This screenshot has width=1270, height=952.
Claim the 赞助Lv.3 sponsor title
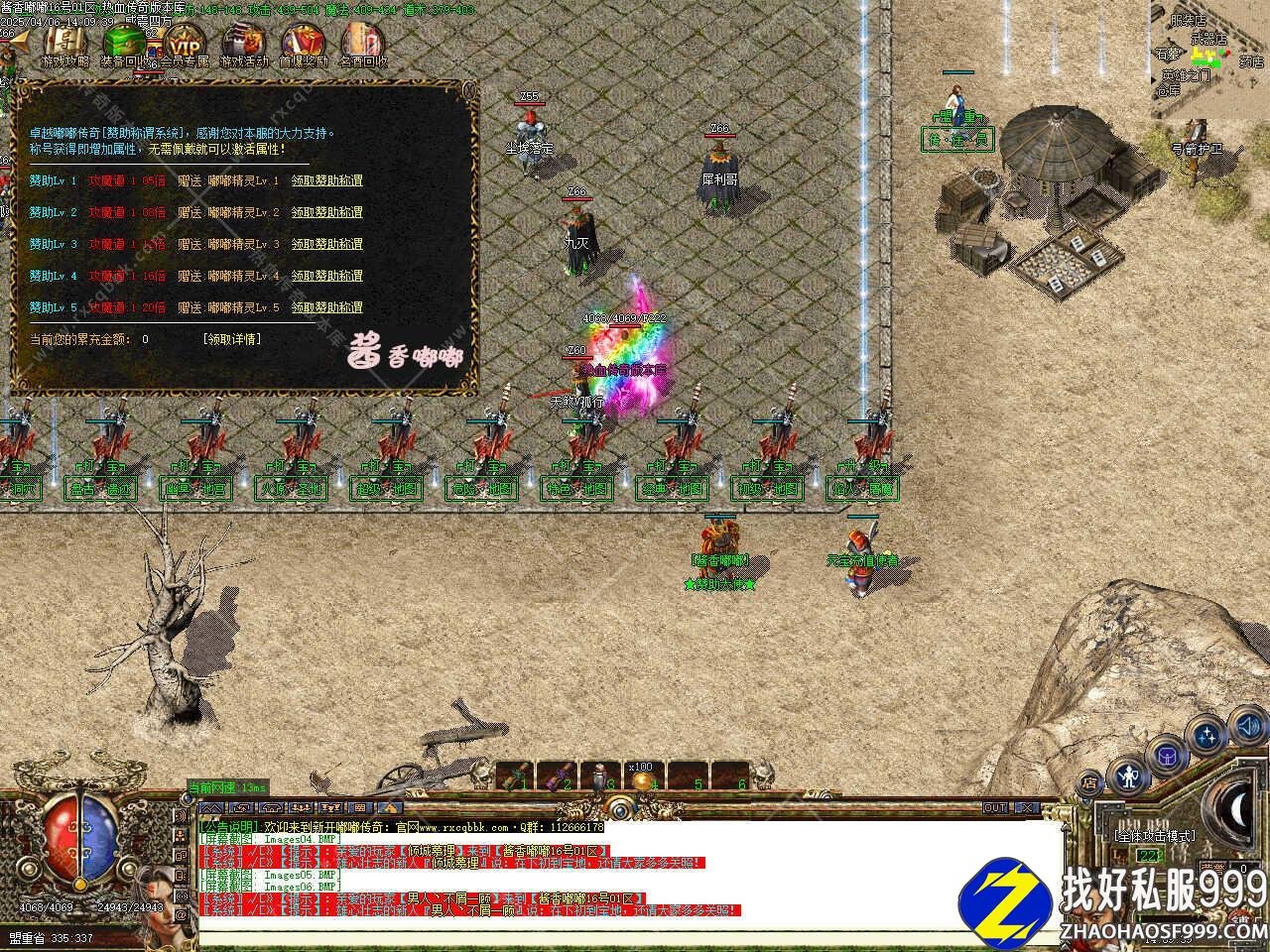[326, 244]
